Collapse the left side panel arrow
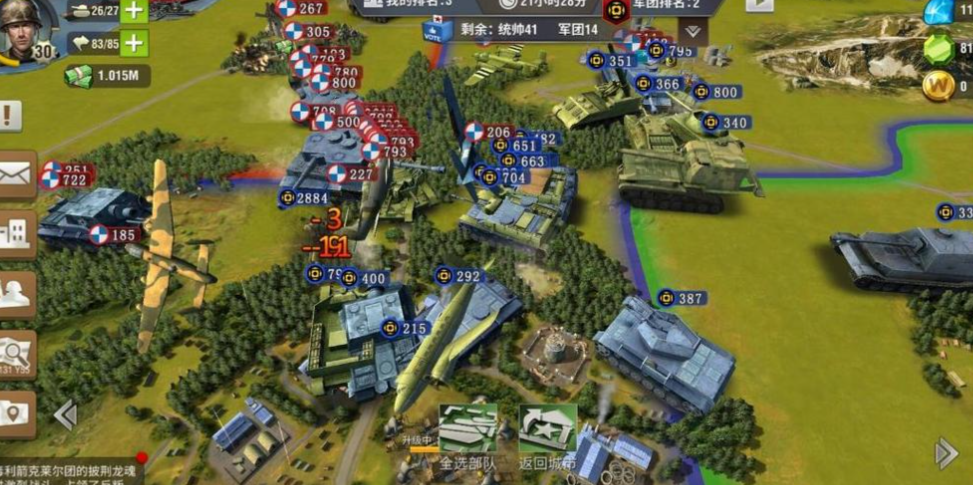Viewport: 973px width, 485px height. [65, 414]
